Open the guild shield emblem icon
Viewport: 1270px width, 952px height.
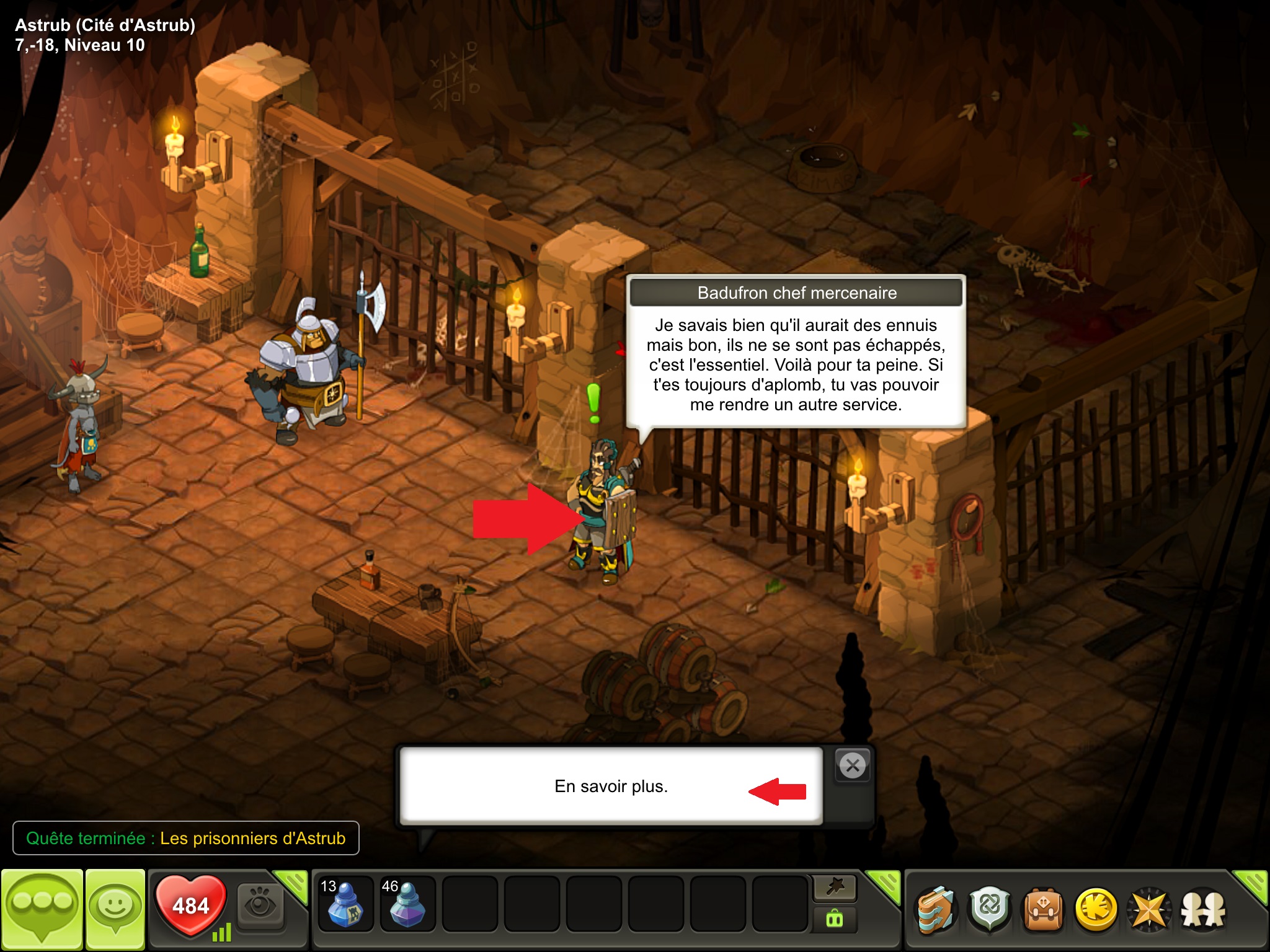(x=990, y=910)
